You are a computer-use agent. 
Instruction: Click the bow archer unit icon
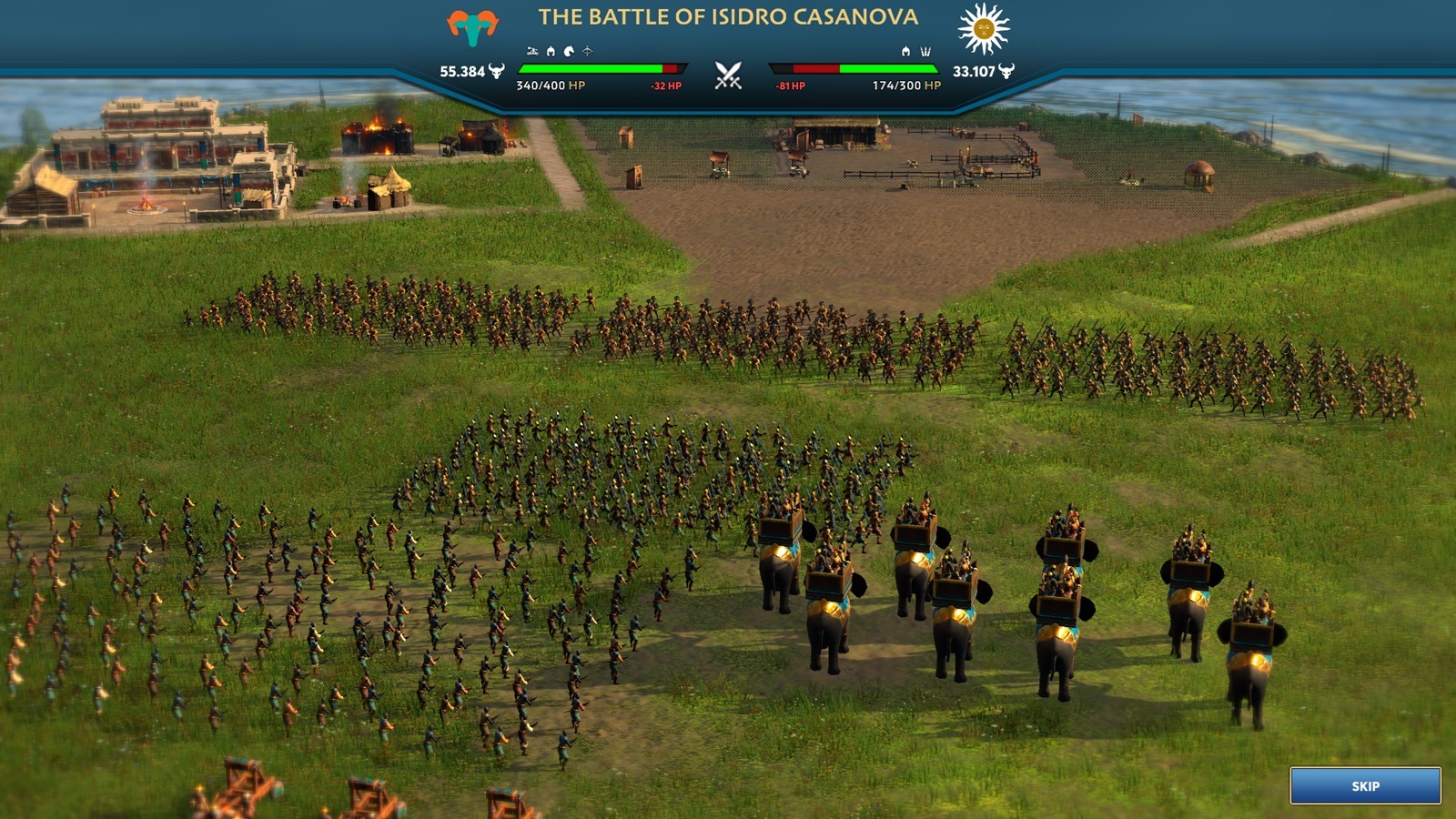587,51
